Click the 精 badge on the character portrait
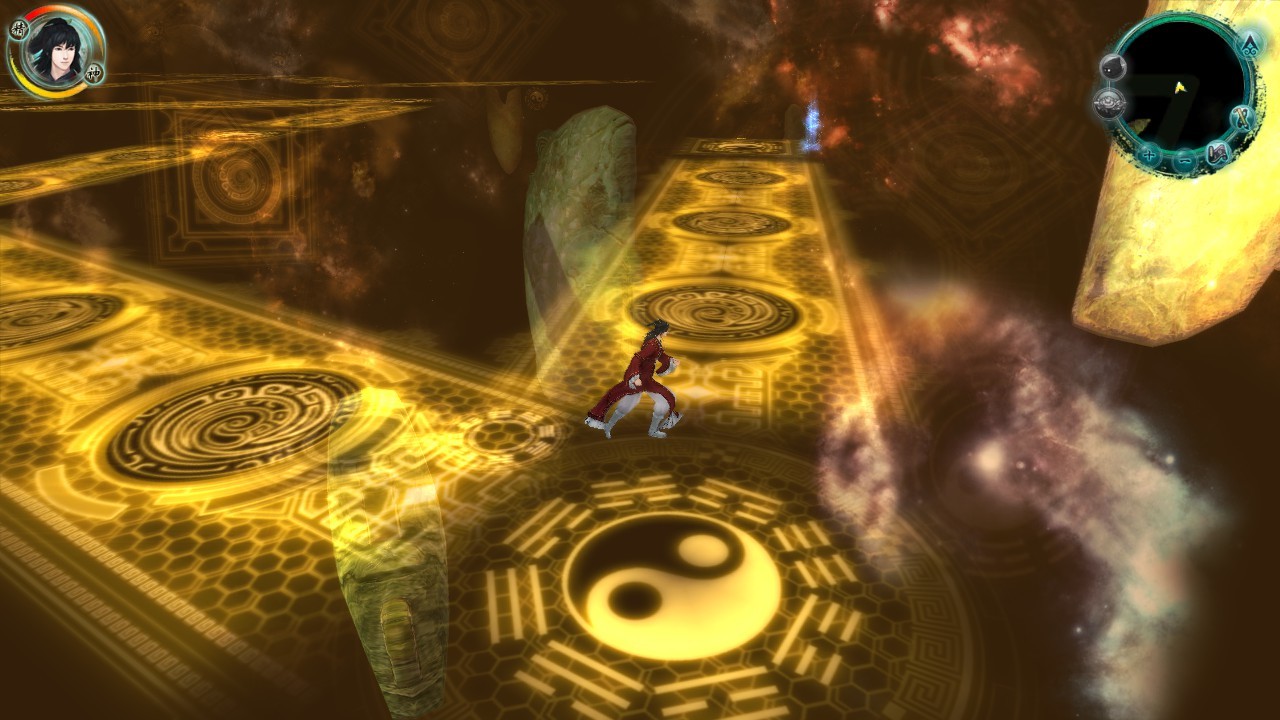Image resolution: width=1280 pixels, height=720 pixels. pyautogui.click(x=19, y=28)
